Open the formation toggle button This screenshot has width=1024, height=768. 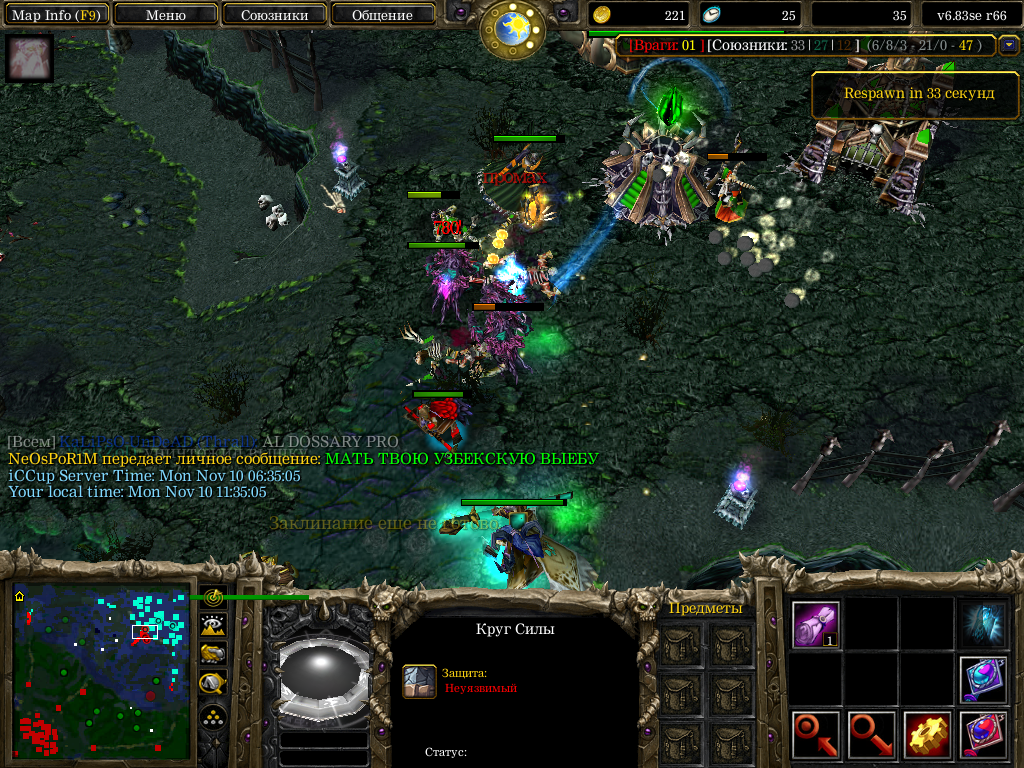point(212,717)
